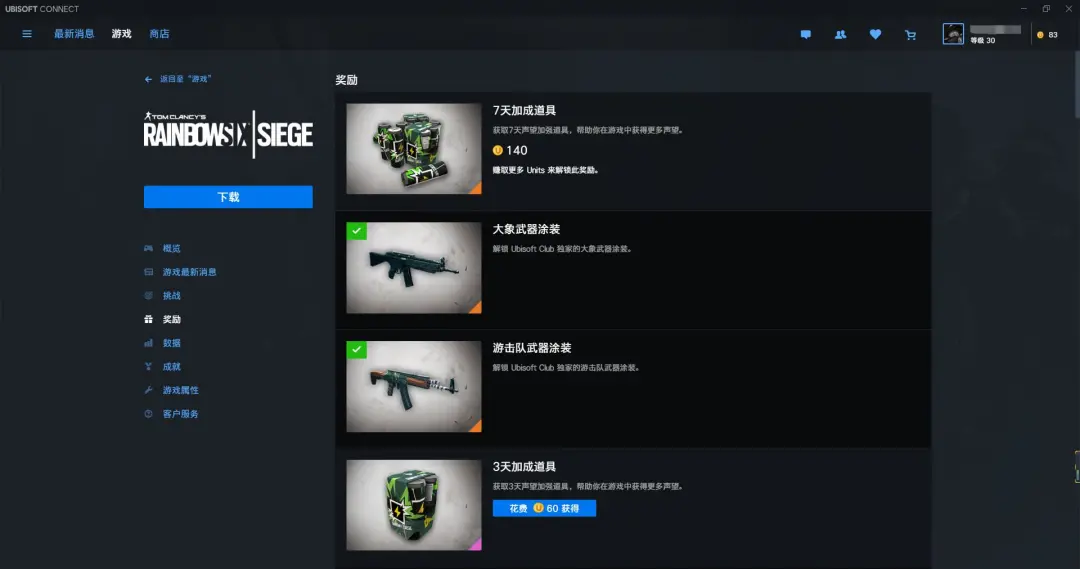Open the shopping cart icon
Viewport: 1080px width, 569px height.
(910, 35)
